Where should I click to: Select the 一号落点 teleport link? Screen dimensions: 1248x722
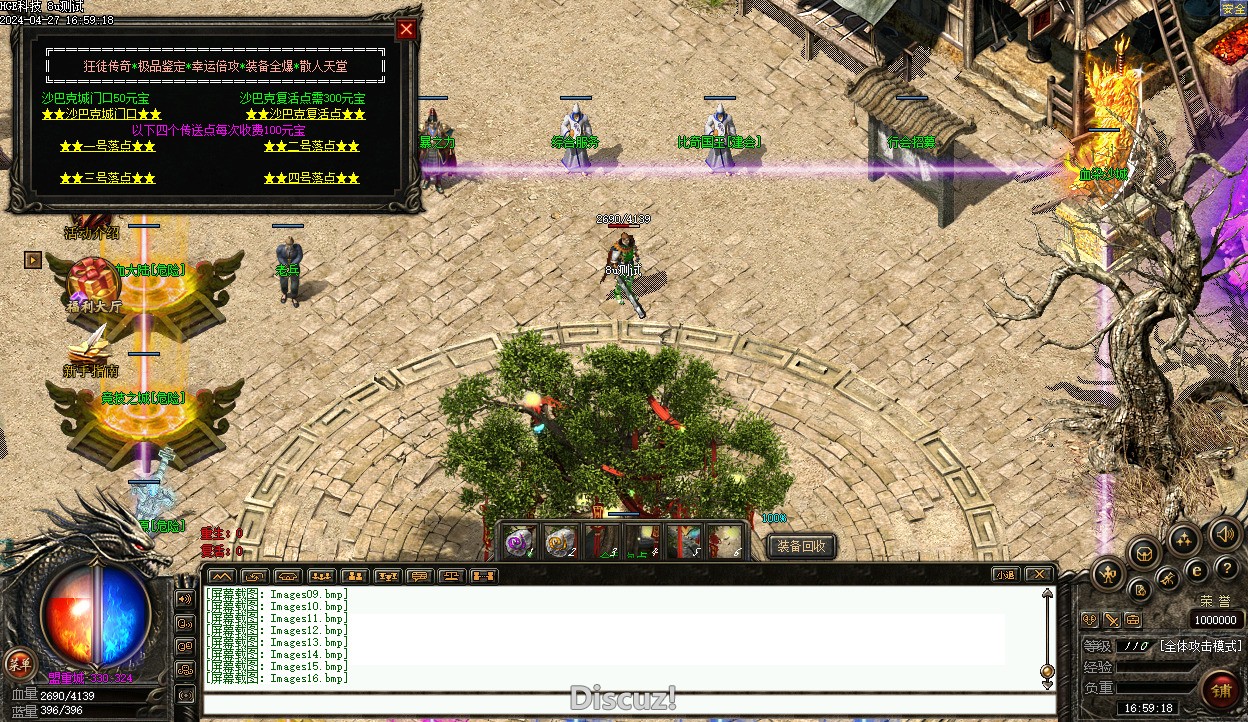pos(107,146)
